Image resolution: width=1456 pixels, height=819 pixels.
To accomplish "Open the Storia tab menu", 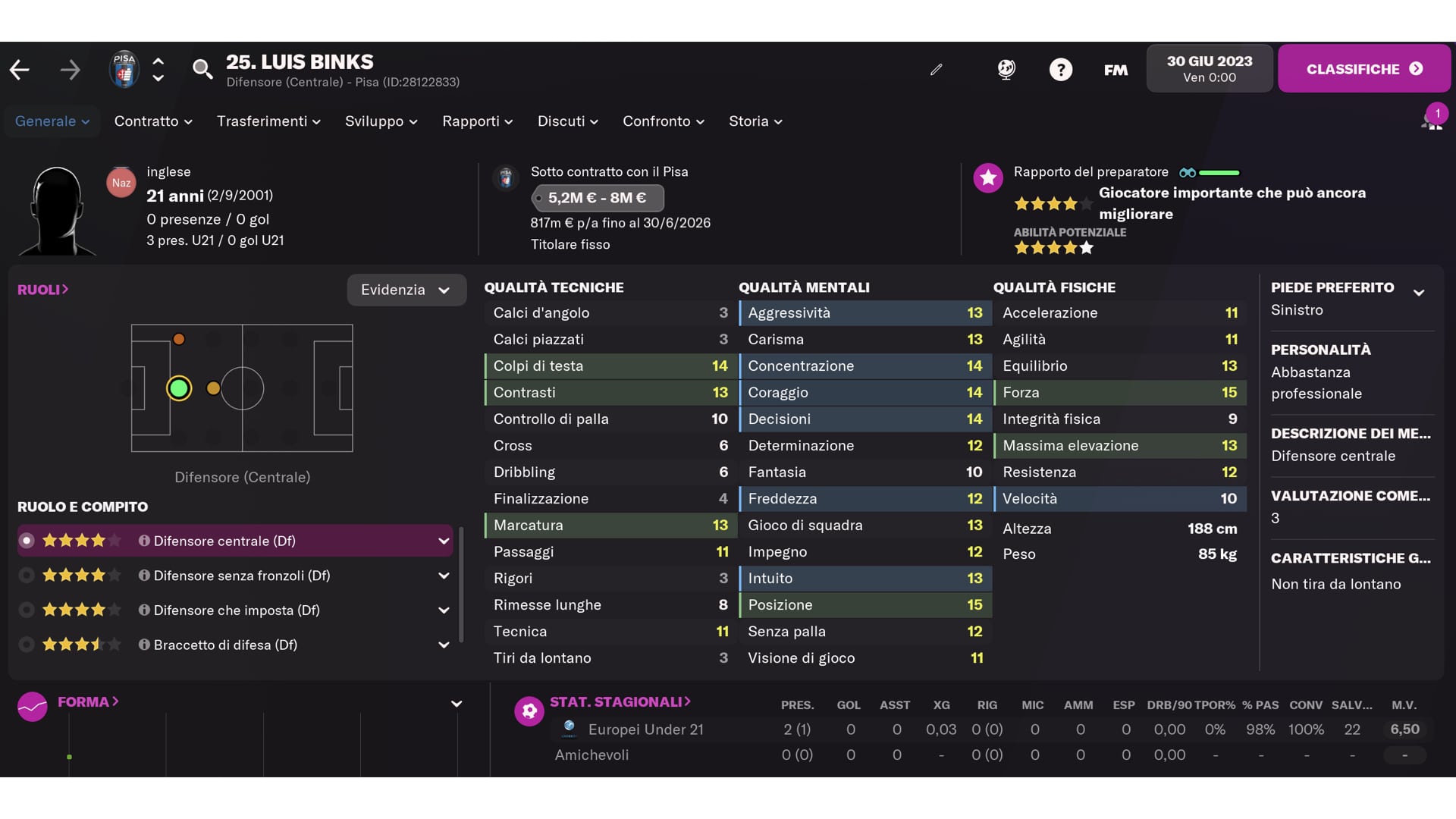I will [755, 121].
